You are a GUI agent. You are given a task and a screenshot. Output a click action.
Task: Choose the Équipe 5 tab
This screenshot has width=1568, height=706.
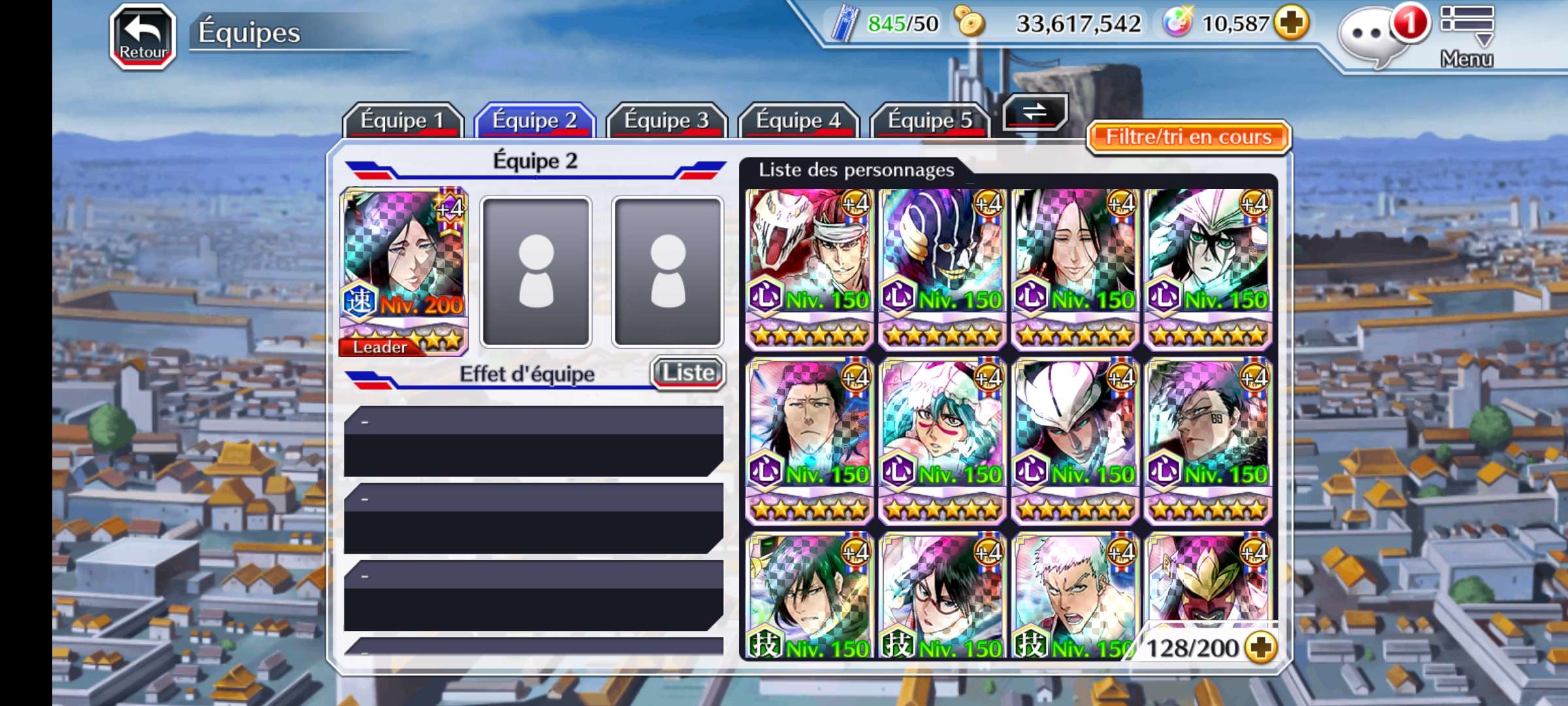coord(930,120)
